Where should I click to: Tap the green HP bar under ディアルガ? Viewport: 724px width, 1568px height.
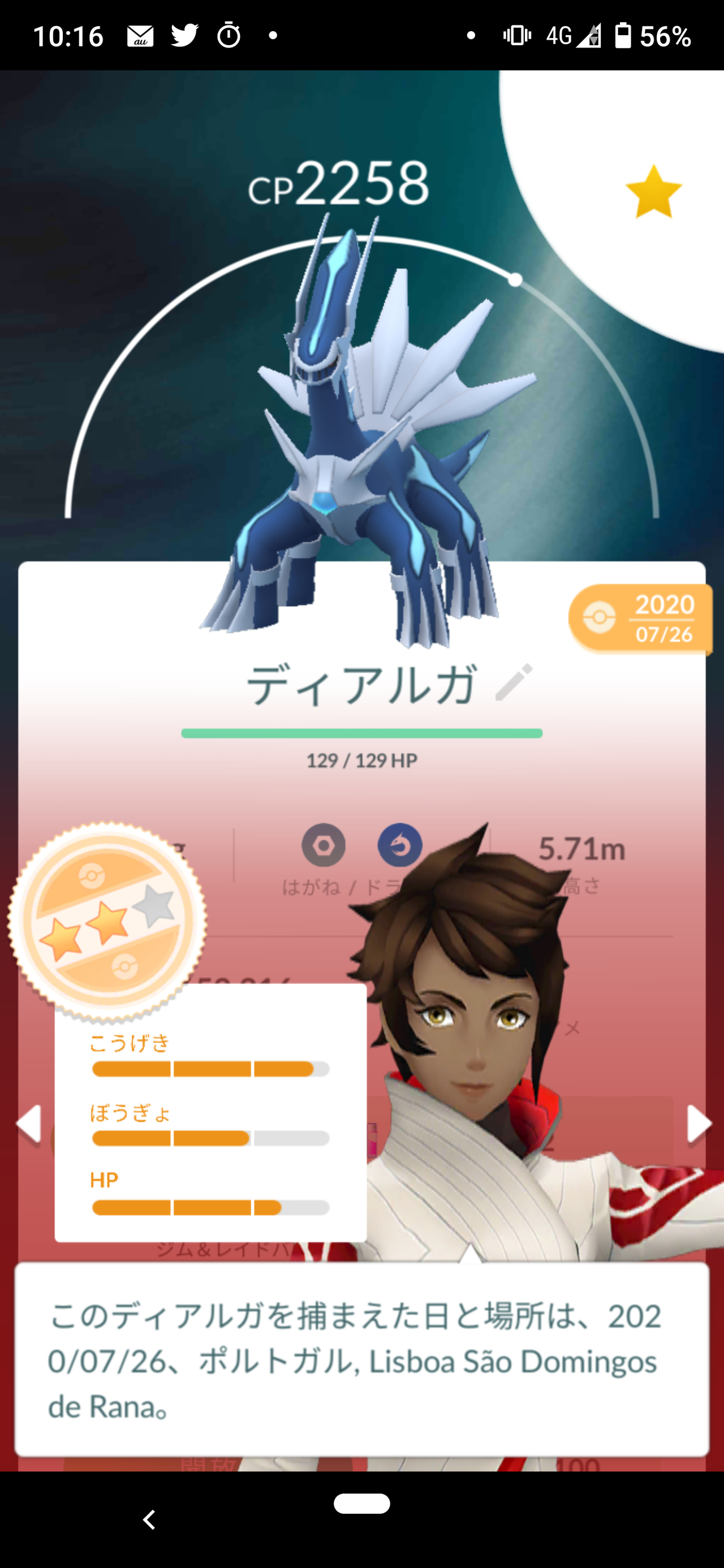tap(361, 733)
